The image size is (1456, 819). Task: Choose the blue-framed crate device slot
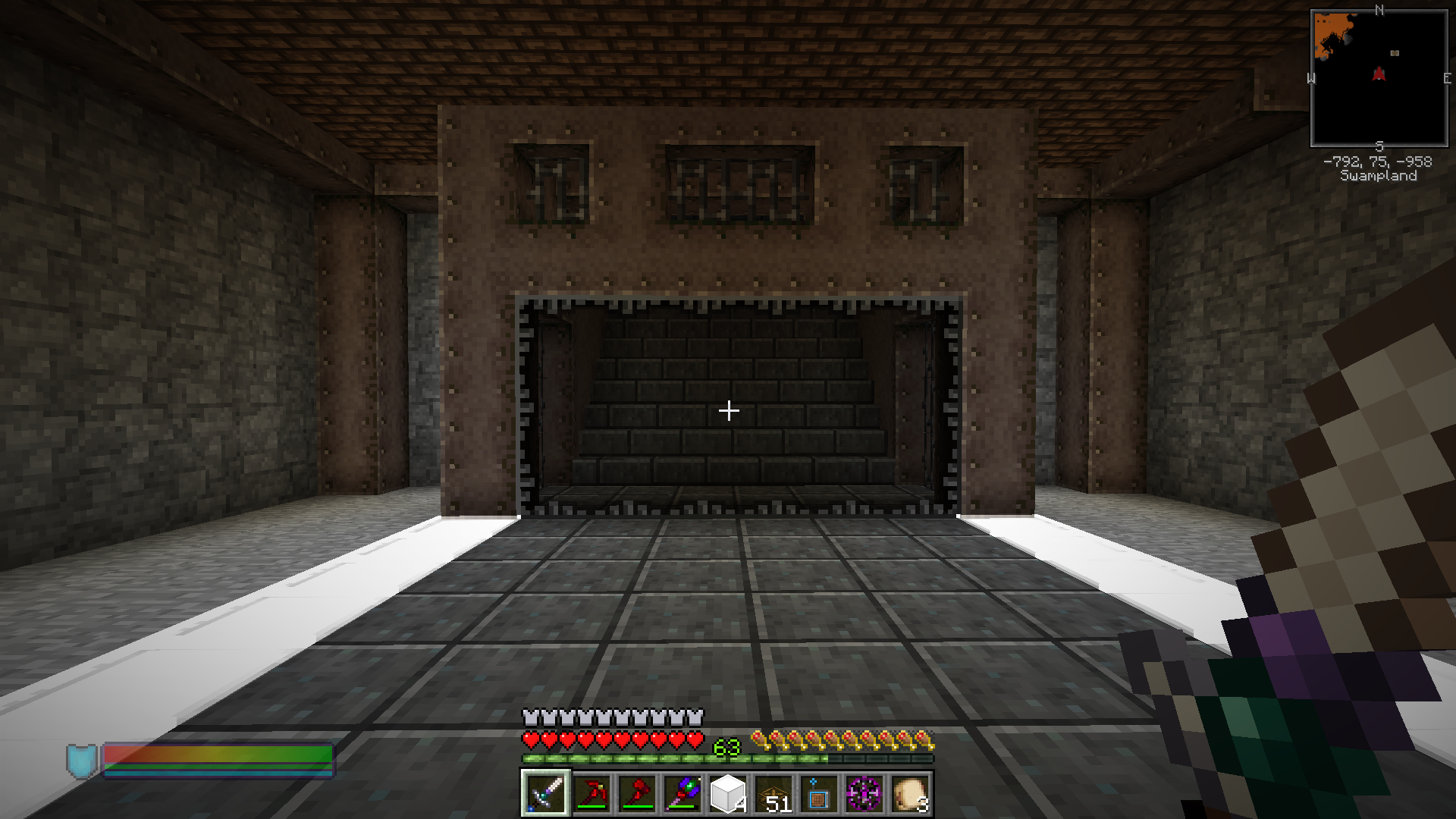point(818,794)
